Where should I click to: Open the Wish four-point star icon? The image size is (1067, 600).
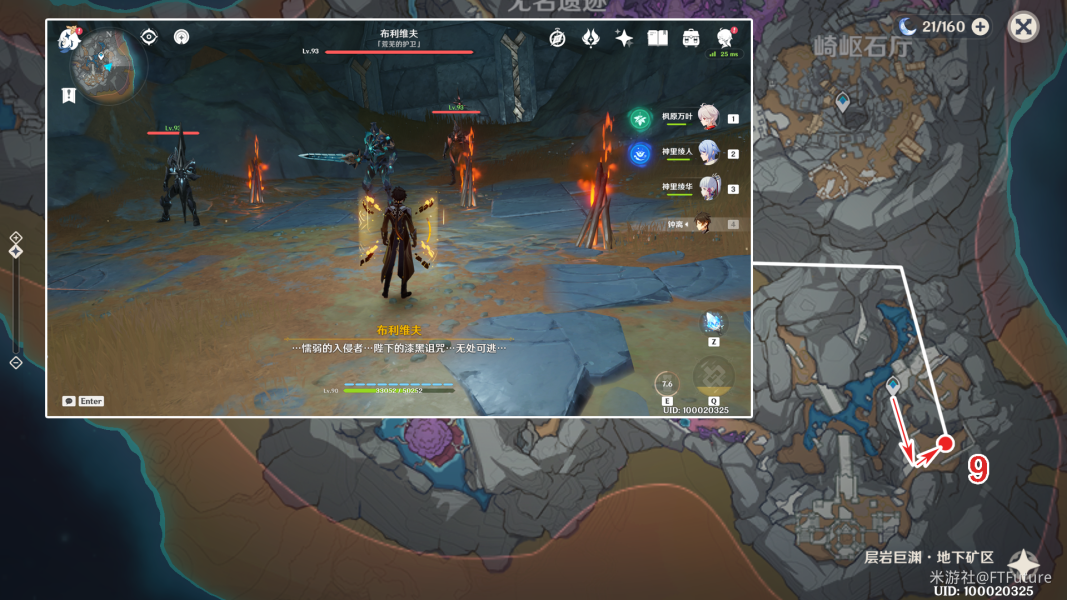[624, 38]
